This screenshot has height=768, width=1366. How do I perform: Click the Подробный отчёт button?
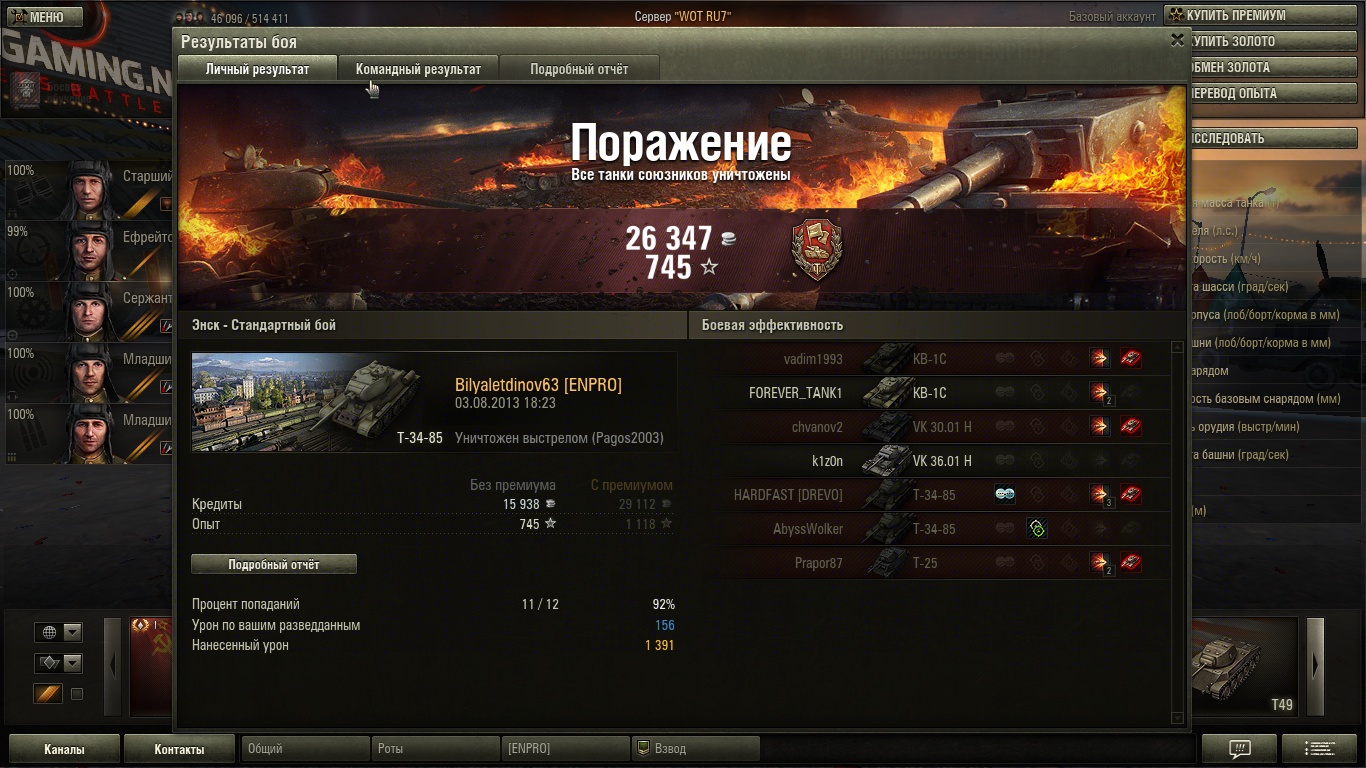pos(274,564)
